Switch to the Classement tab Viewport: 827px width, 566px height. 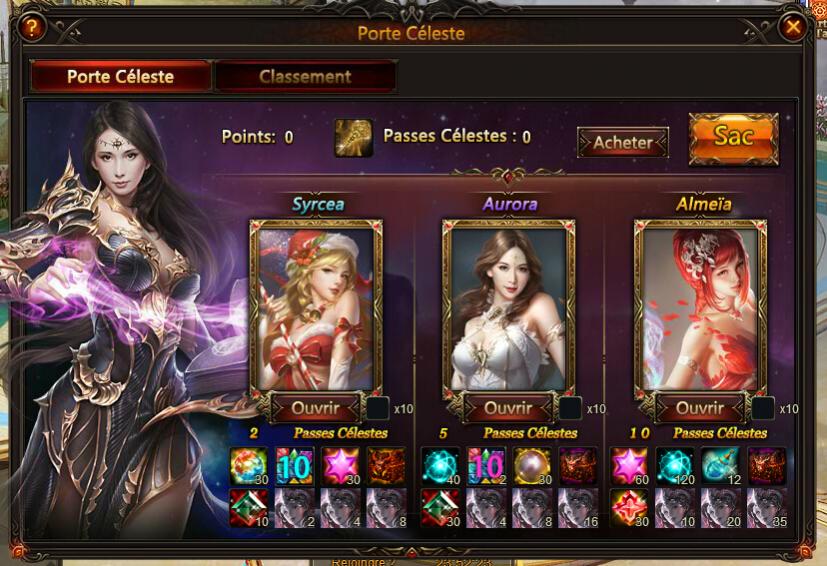point(305,77)
